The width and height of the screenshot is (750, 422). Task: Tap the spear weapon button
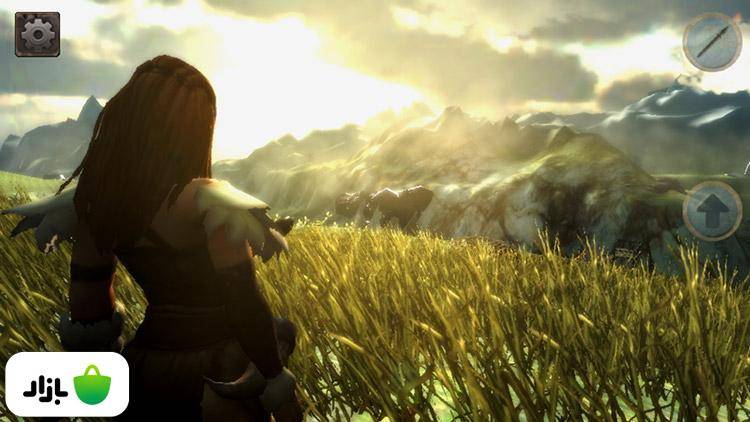click(712, 42)
